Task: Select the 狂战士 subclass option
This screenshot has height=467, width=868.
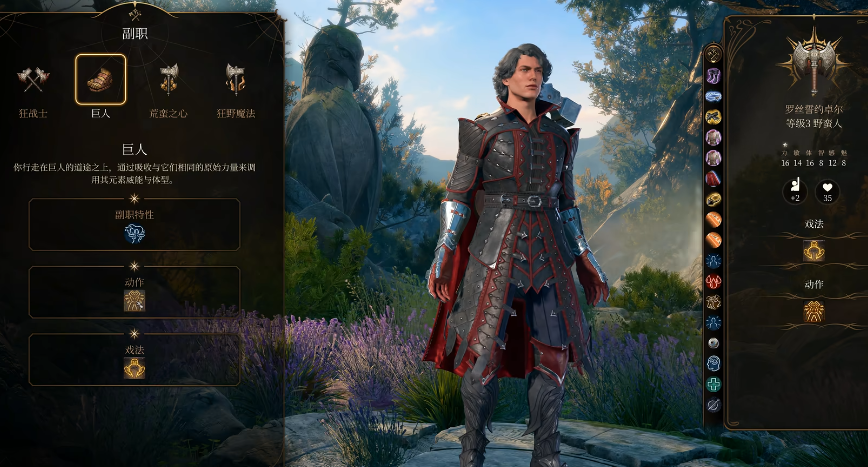Action: click(33, 79)
